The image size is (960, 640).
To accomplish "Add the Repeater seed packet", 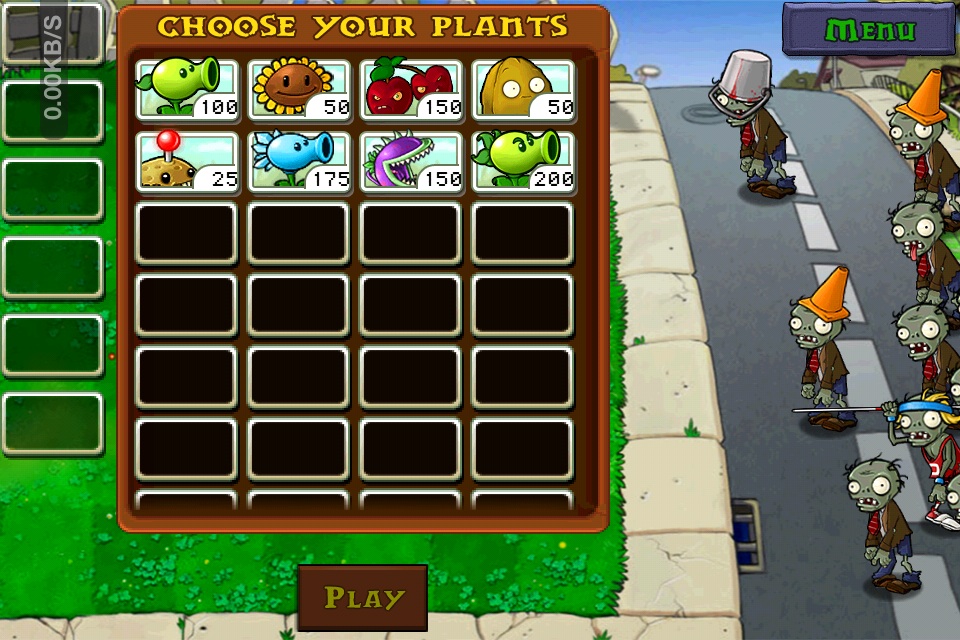I will (x=523, y=162).
